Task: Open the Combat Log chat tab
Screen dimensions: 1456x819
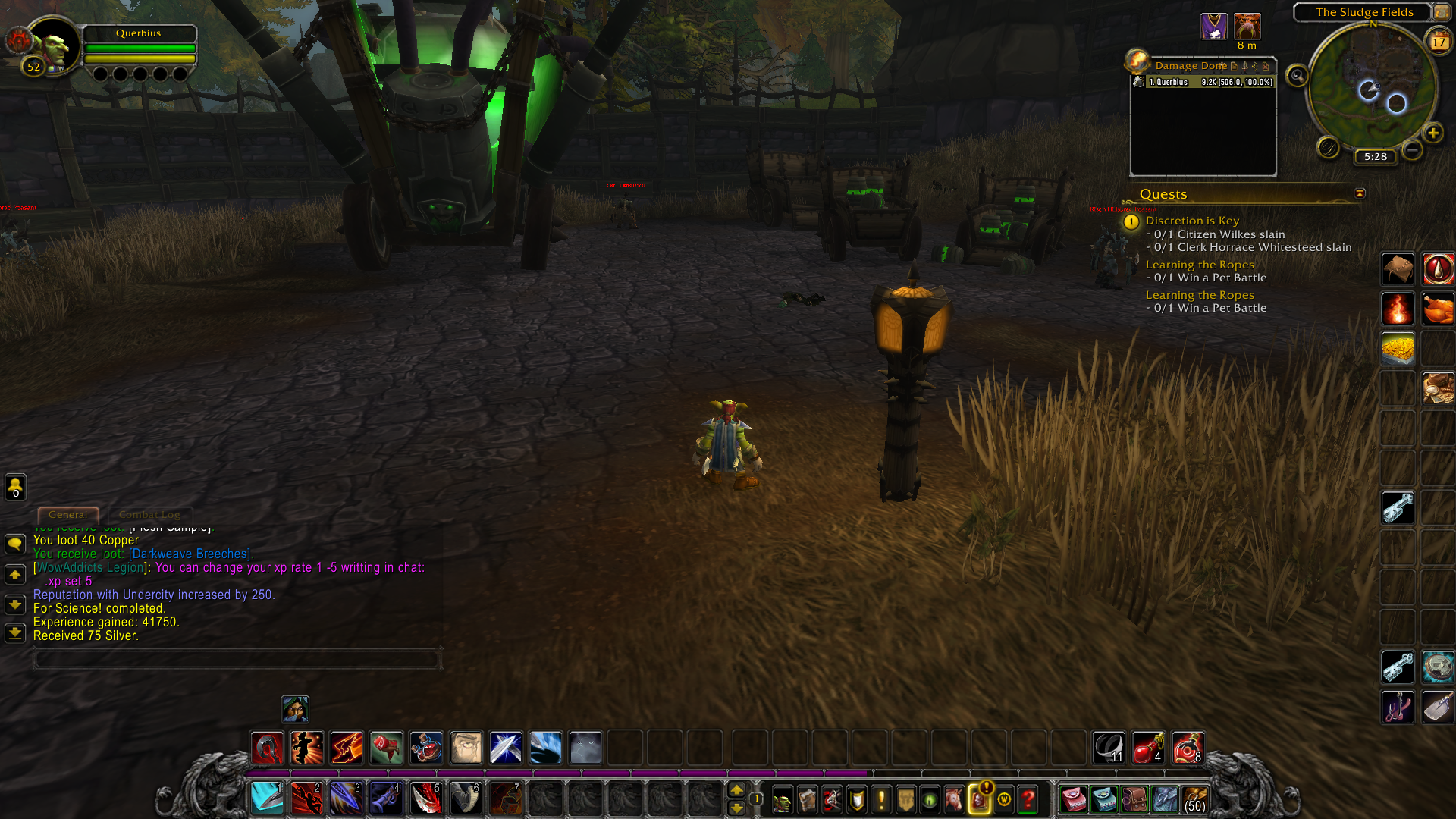Action: (149, 515)
